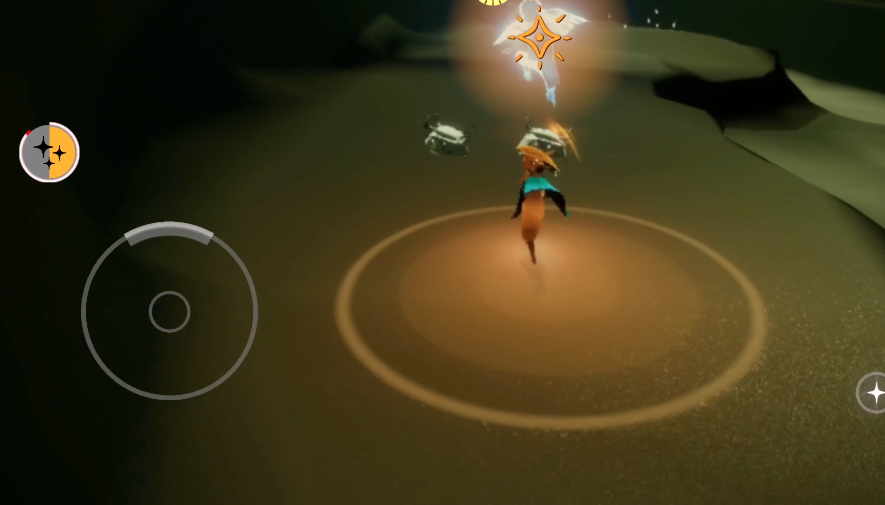
Task: Tap the white sparkle button on right edge
Action: point(873,393)
